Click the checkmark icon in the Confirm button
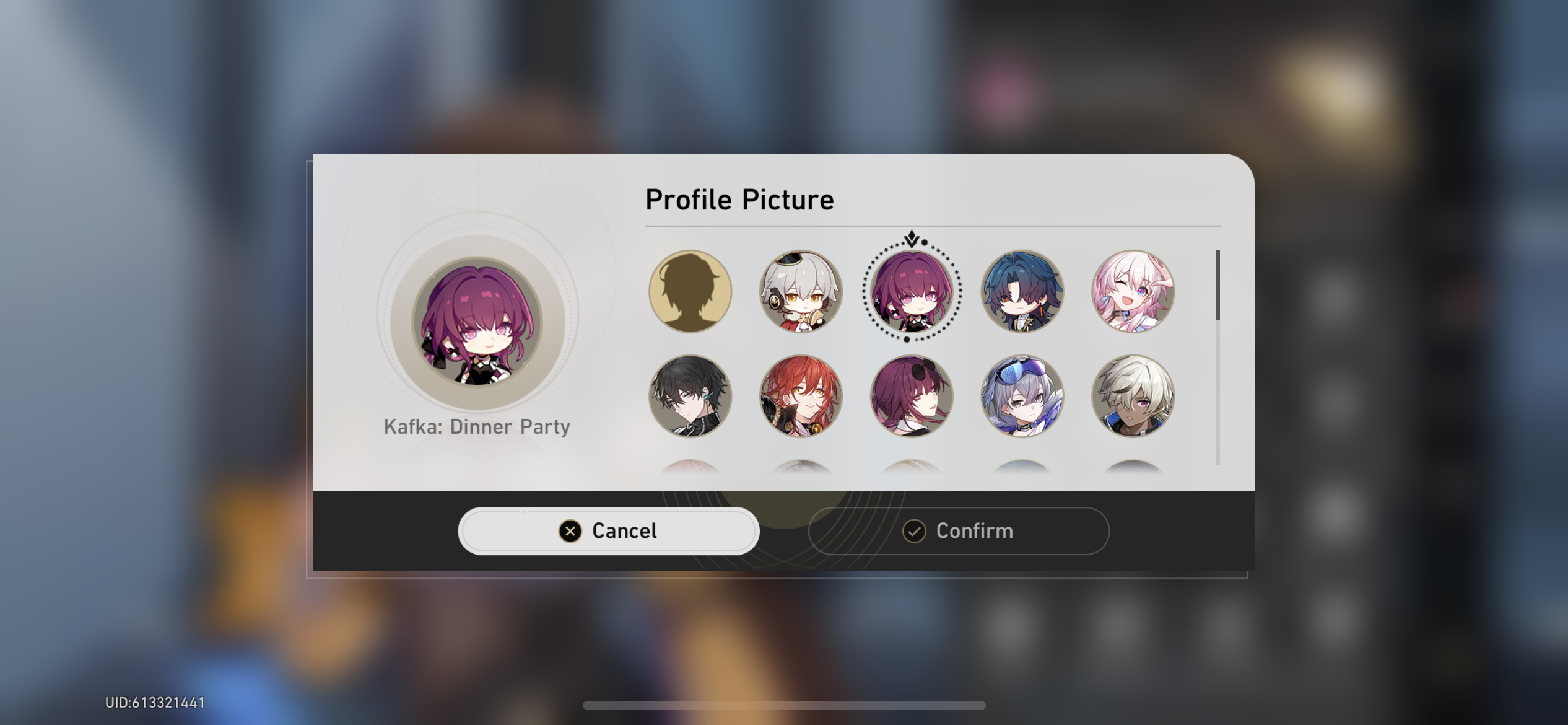The width and height of the screenshot is (1568, 725). 915,531
